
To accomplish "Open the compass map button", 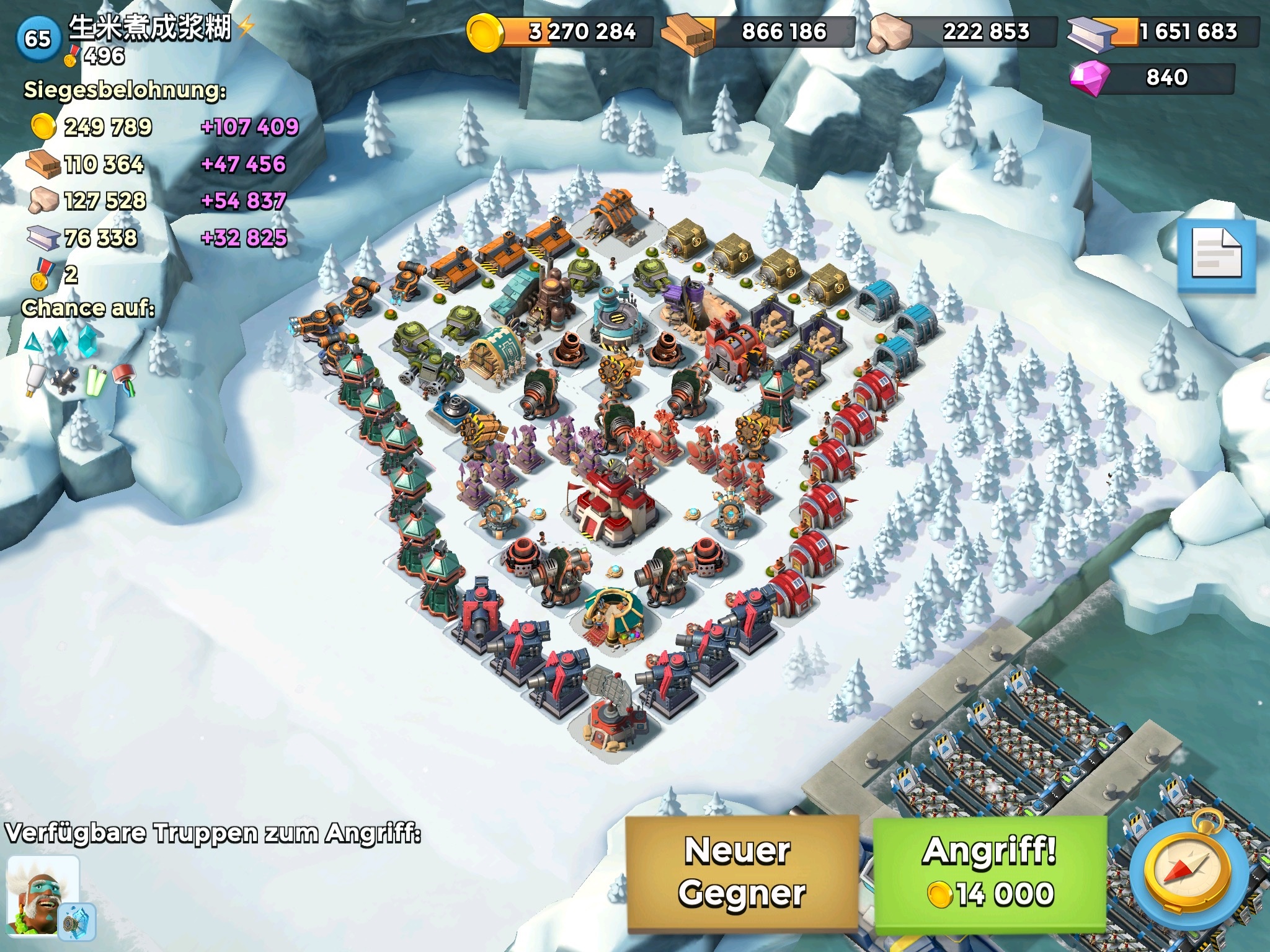I will click(x=1188, y=873).
